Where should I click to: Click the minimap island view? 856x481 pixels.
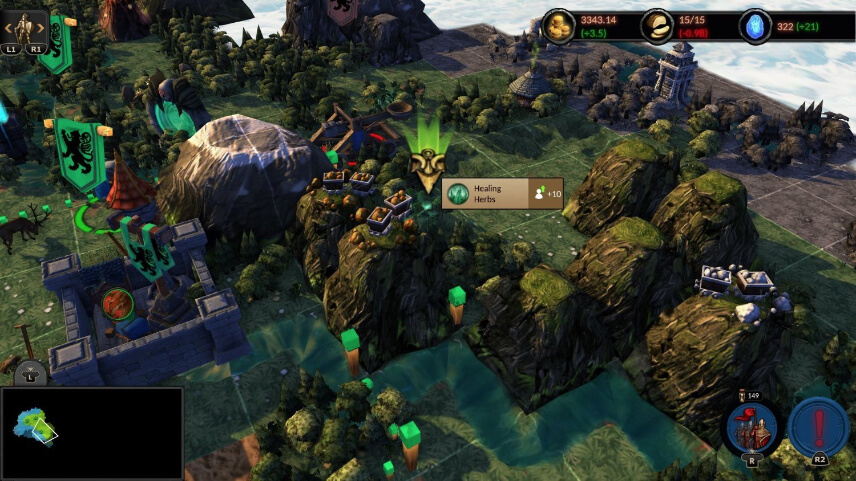tap(35, 427)
